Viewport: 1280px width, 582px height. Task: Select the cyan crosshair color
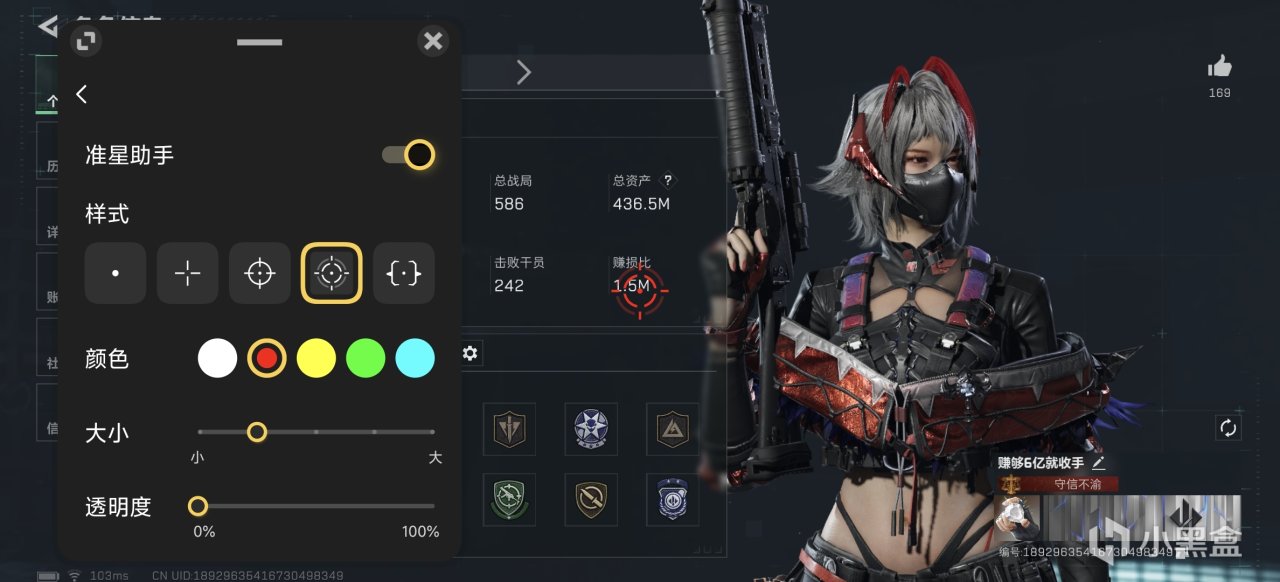(x=415, y=358)
